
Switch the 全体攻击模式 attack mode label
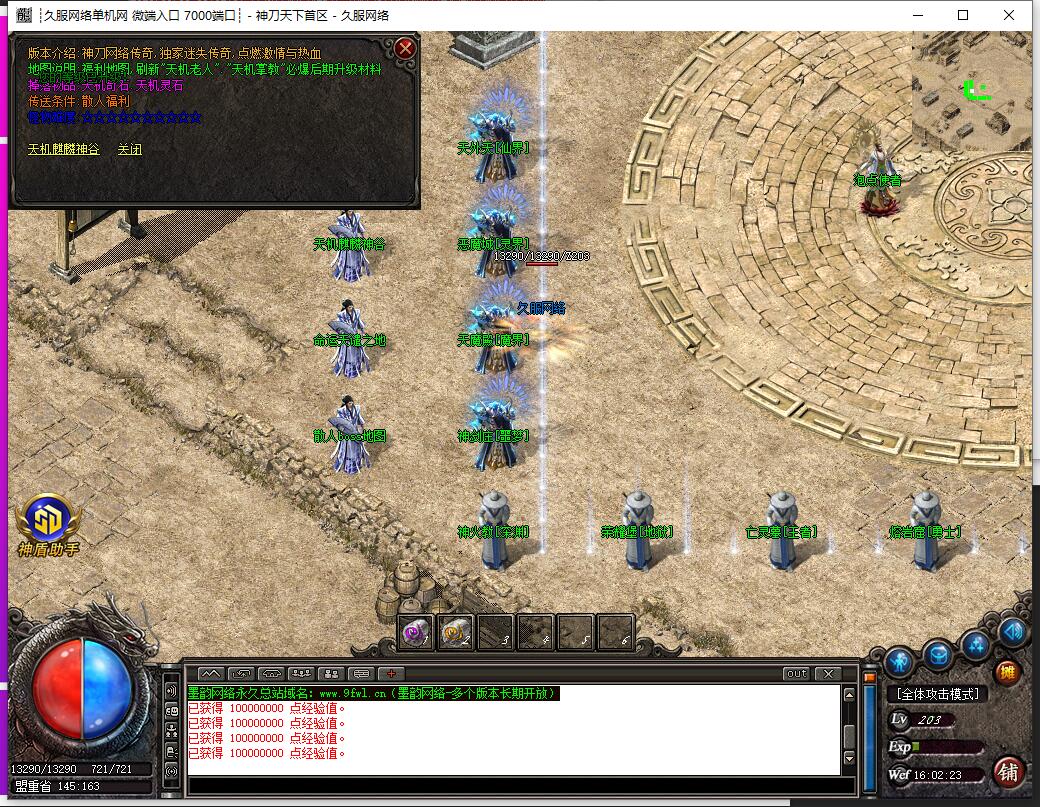pyautogui.click(x=937, y=694)
